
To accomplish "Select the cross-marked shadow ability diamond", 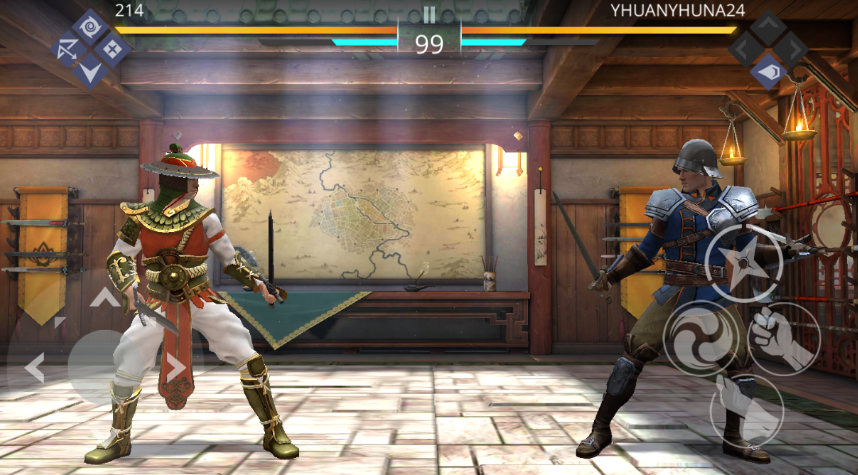I will [x=112, y=48].
